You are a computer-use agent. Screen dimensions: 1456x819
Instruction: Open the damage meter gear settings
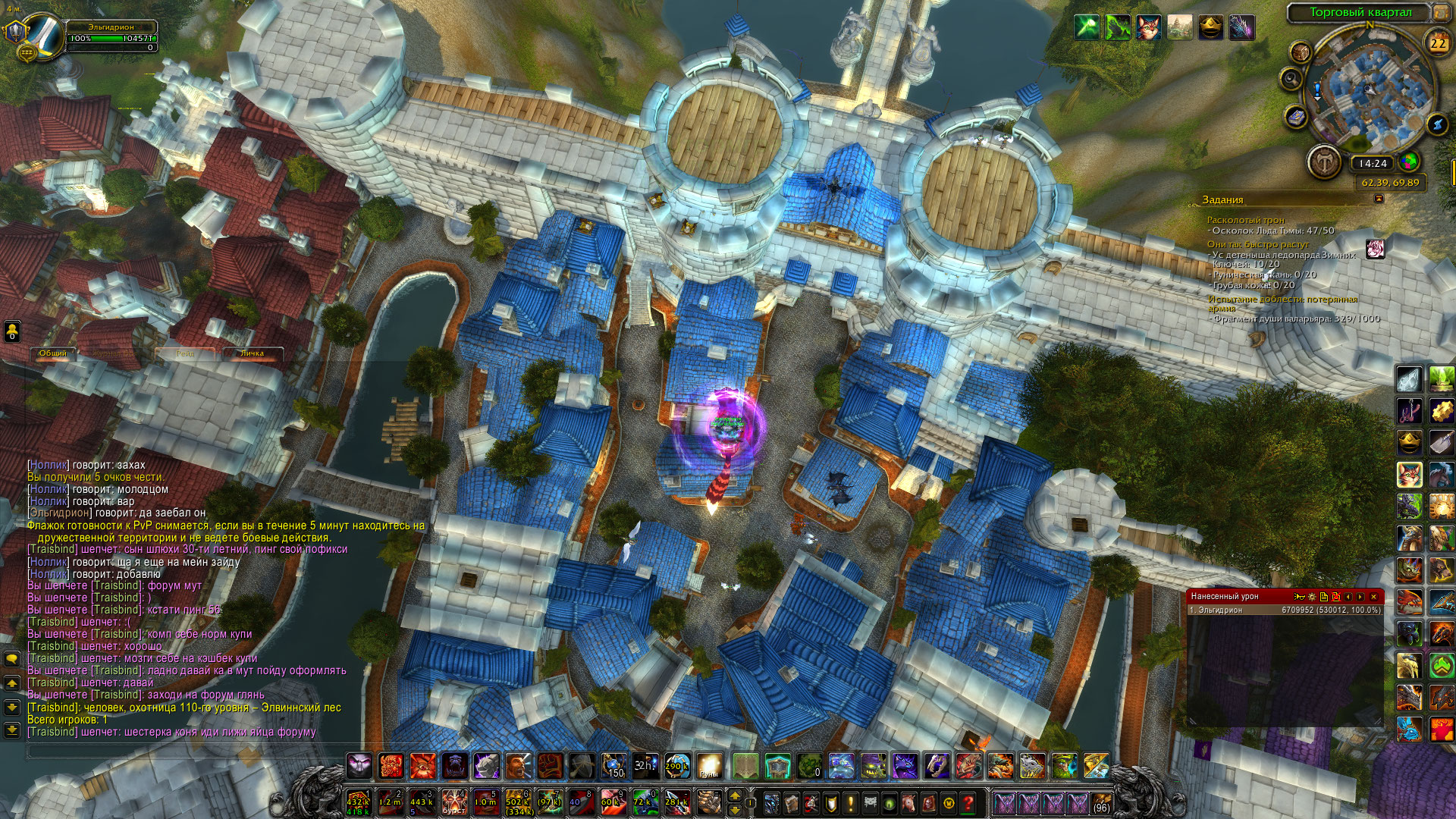pyautogui.click(x=1311, y=597)
